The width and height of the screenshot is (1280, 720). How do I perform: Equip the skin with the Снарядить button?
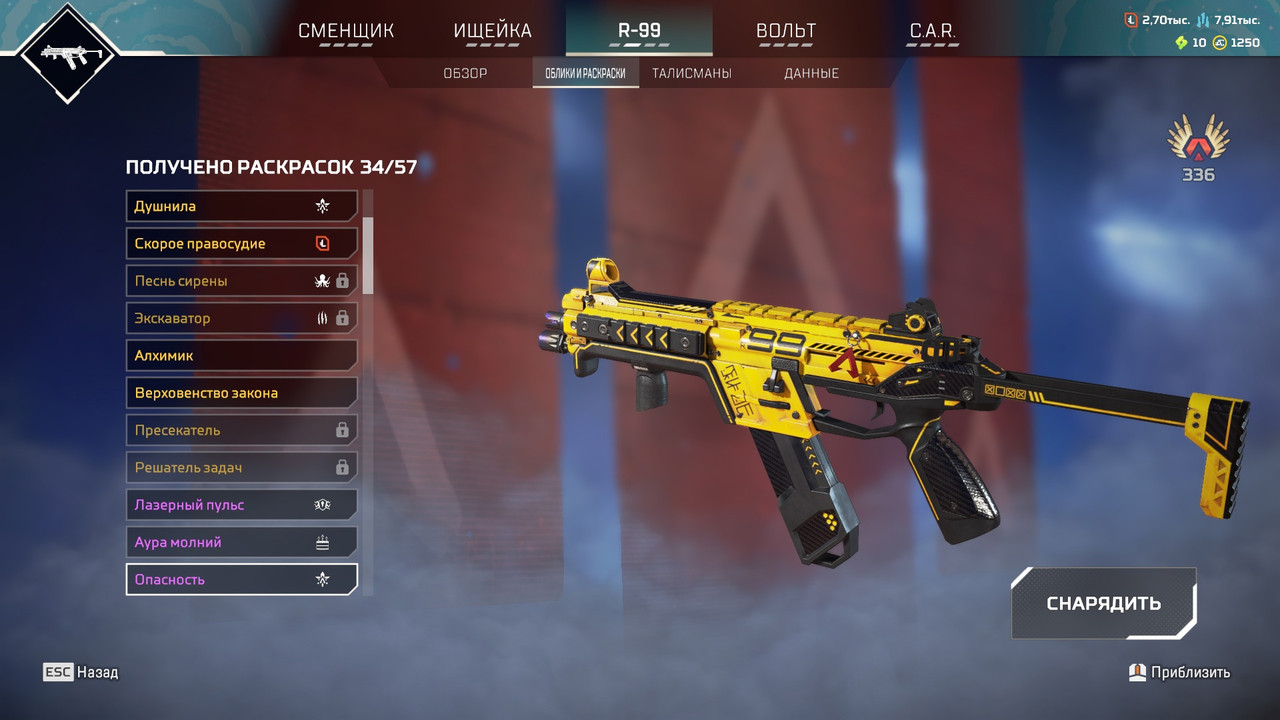1103,603
